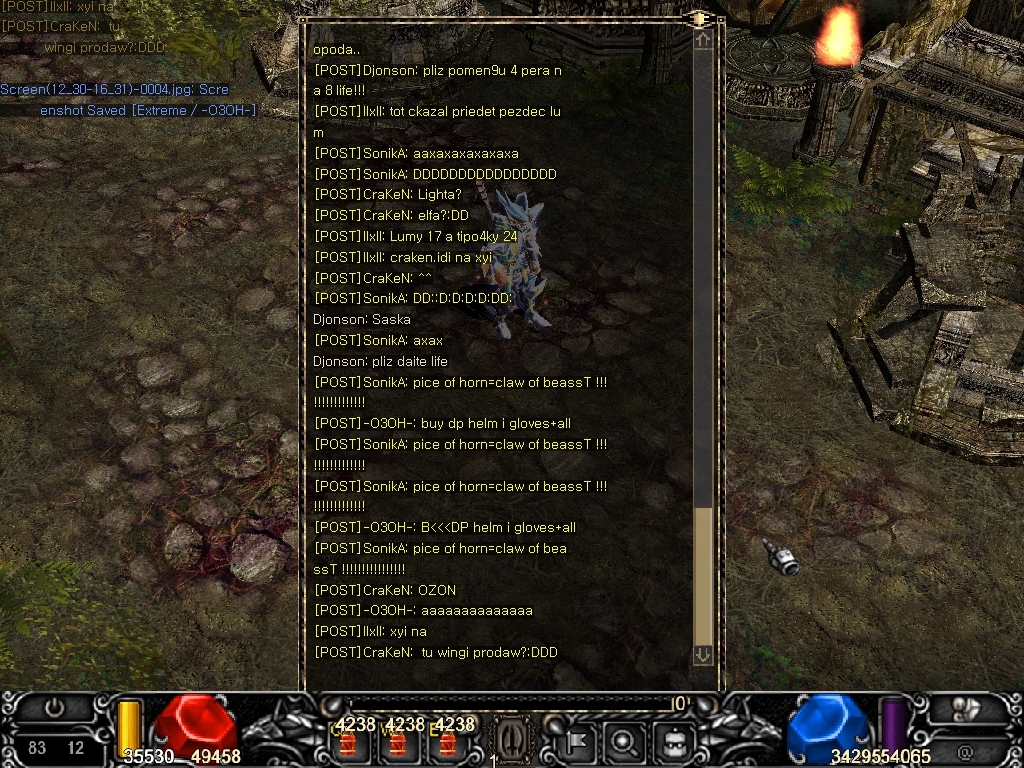Click the @ button in bottom corner
The height and width of the screenshot is (768, 1024).
965,750
